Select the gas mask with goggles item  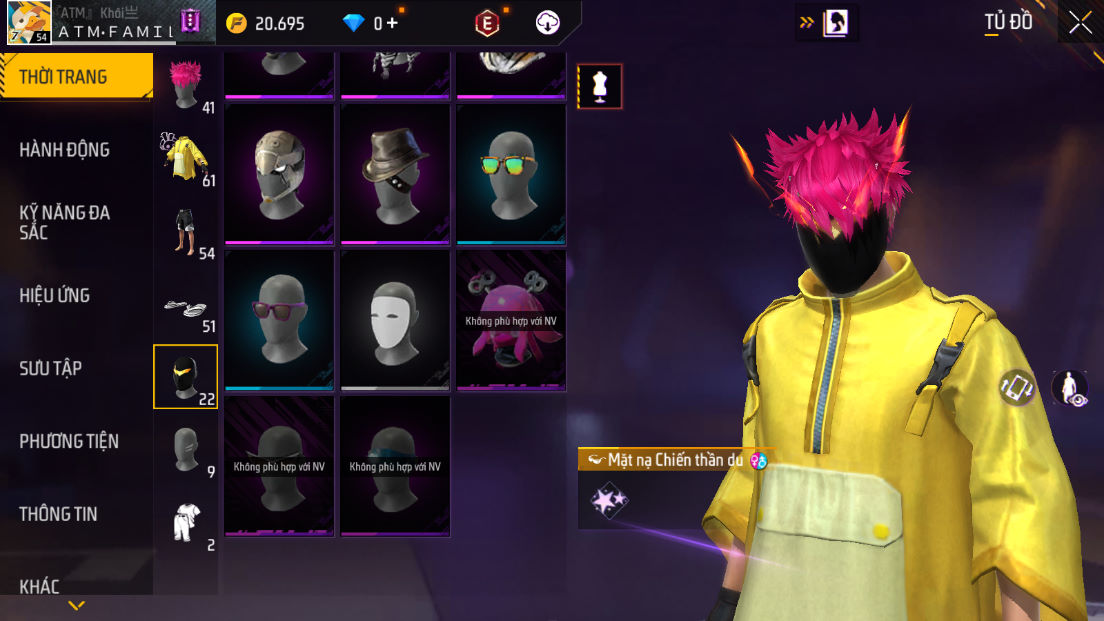pos(281,174)
